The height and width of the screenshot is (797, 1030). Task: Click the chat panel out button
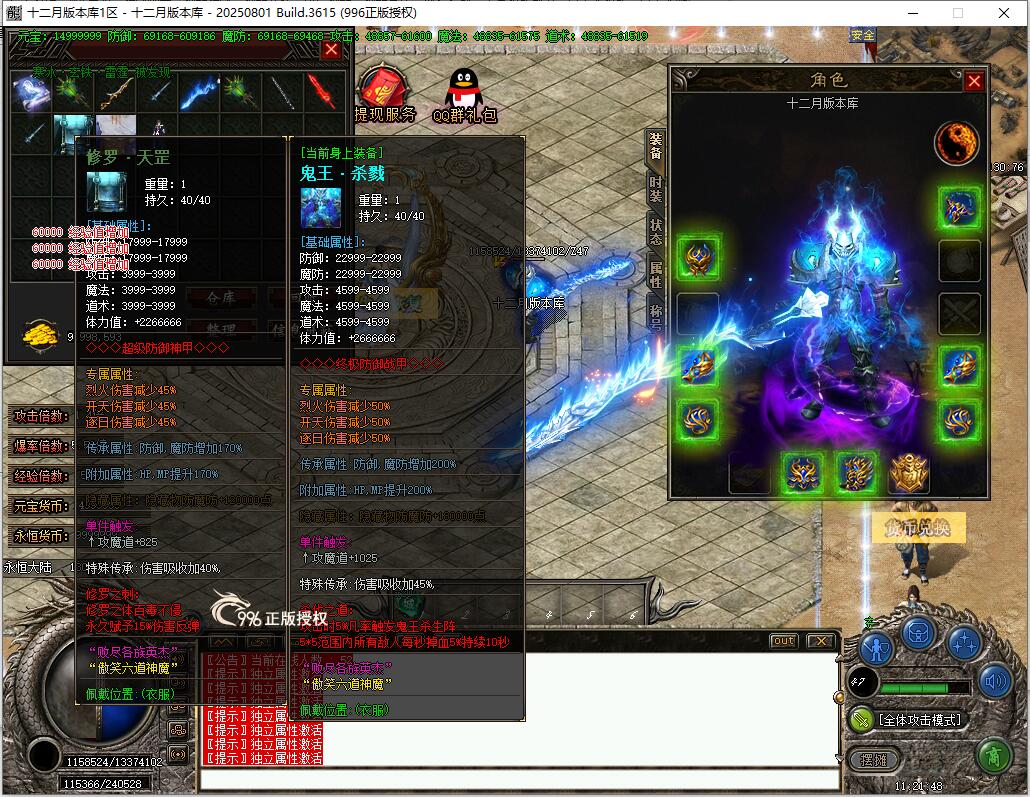(x=784, y=640)
